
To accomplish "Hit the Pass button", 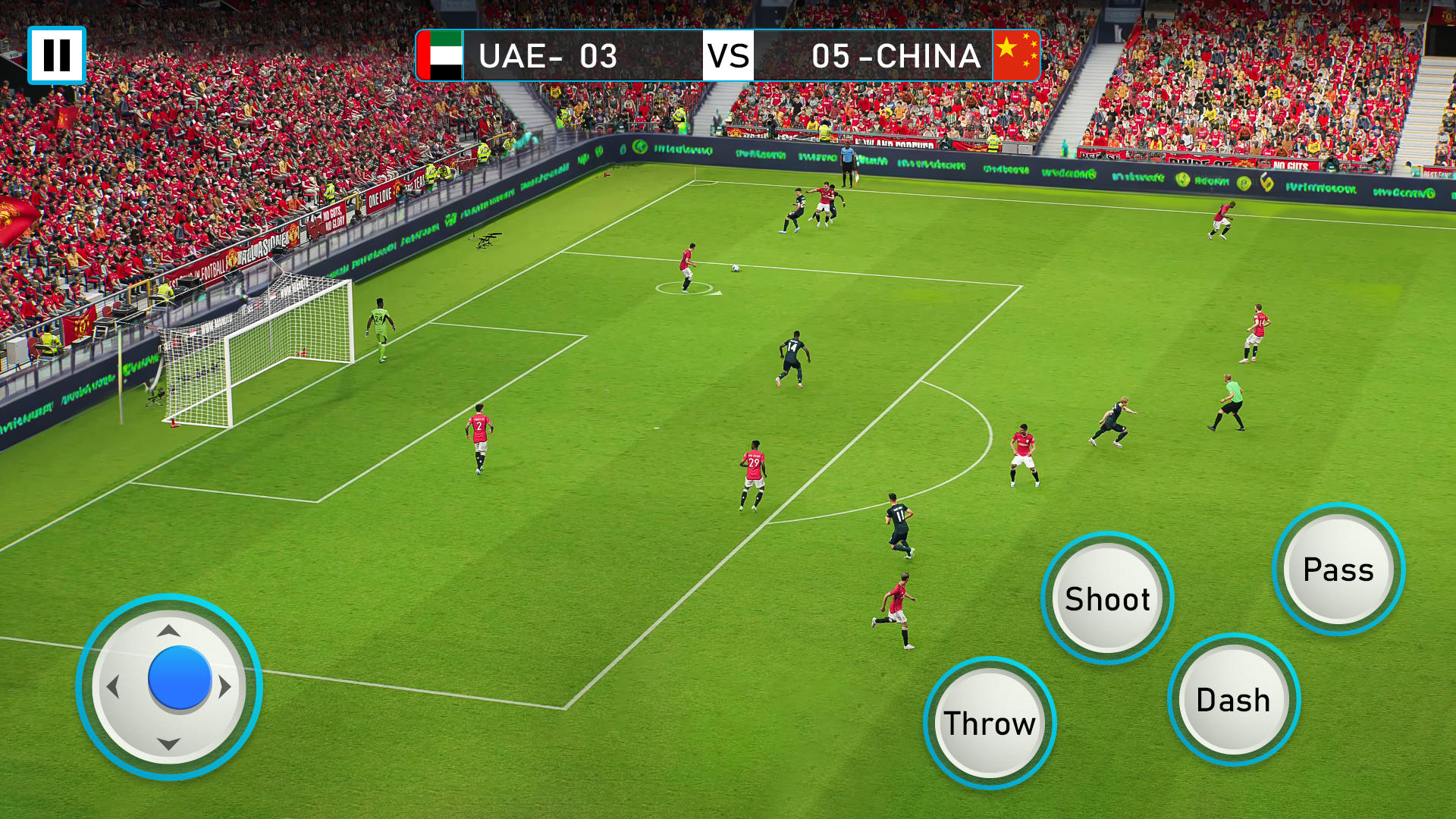I will [x=1338, y=569].
